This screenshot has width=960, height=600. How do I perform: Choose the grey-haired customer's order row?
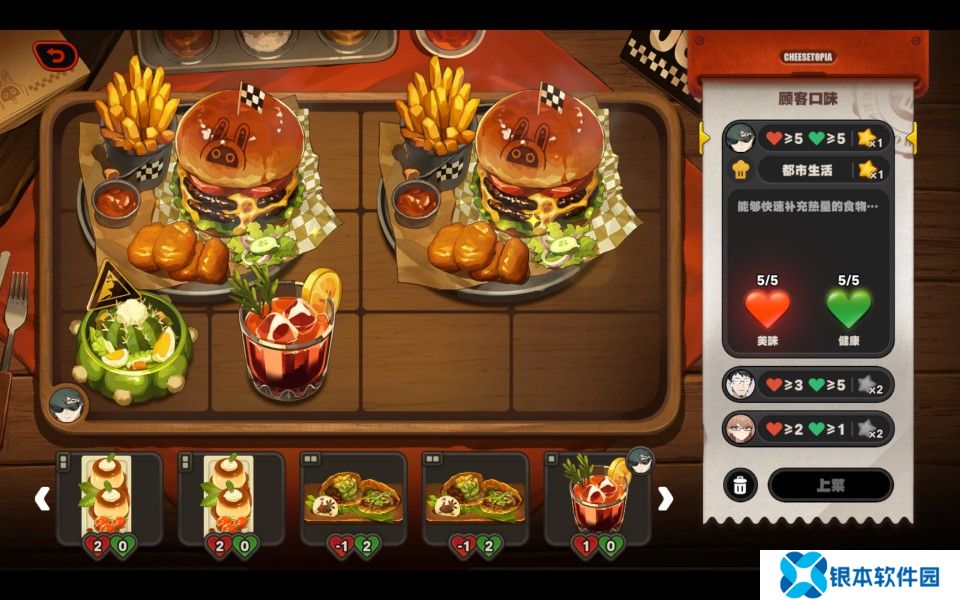[x=807, y=385]
